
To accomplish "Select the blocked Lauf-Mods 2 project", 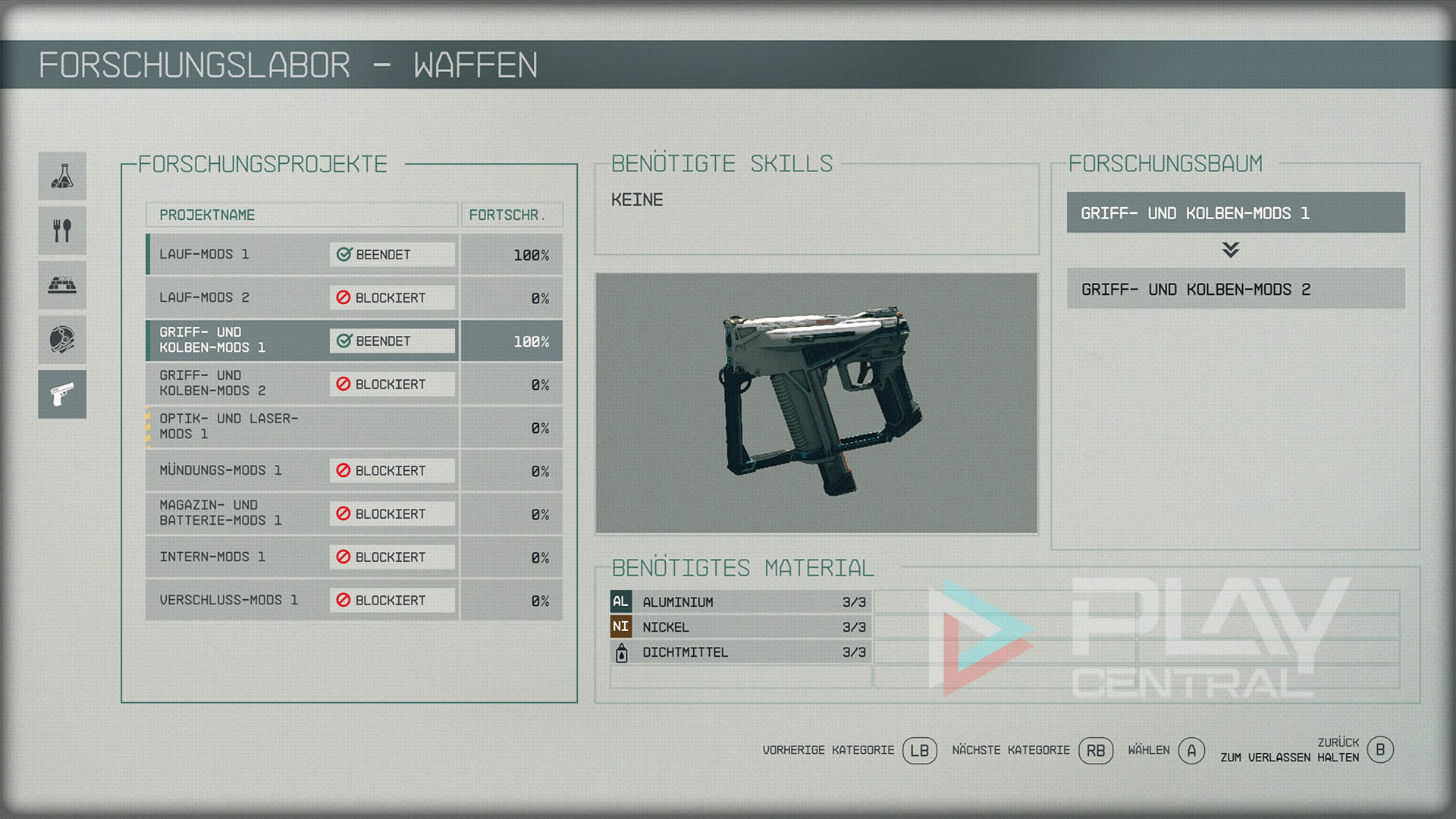I will tap(302, 298).
